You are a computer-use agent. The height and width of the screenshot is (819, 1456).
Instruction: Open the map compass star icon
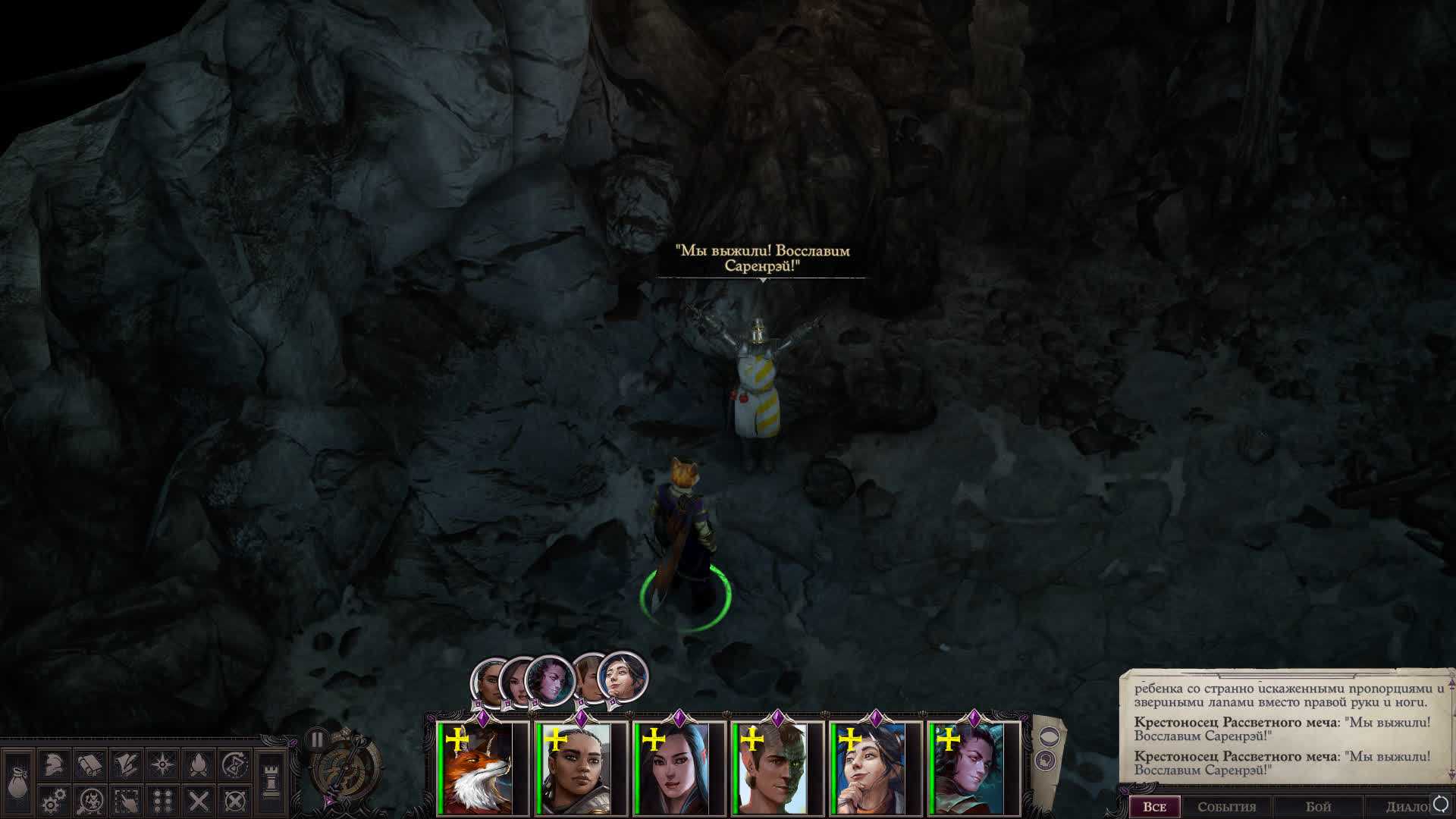pyautogui.click(x=162, y=764)
